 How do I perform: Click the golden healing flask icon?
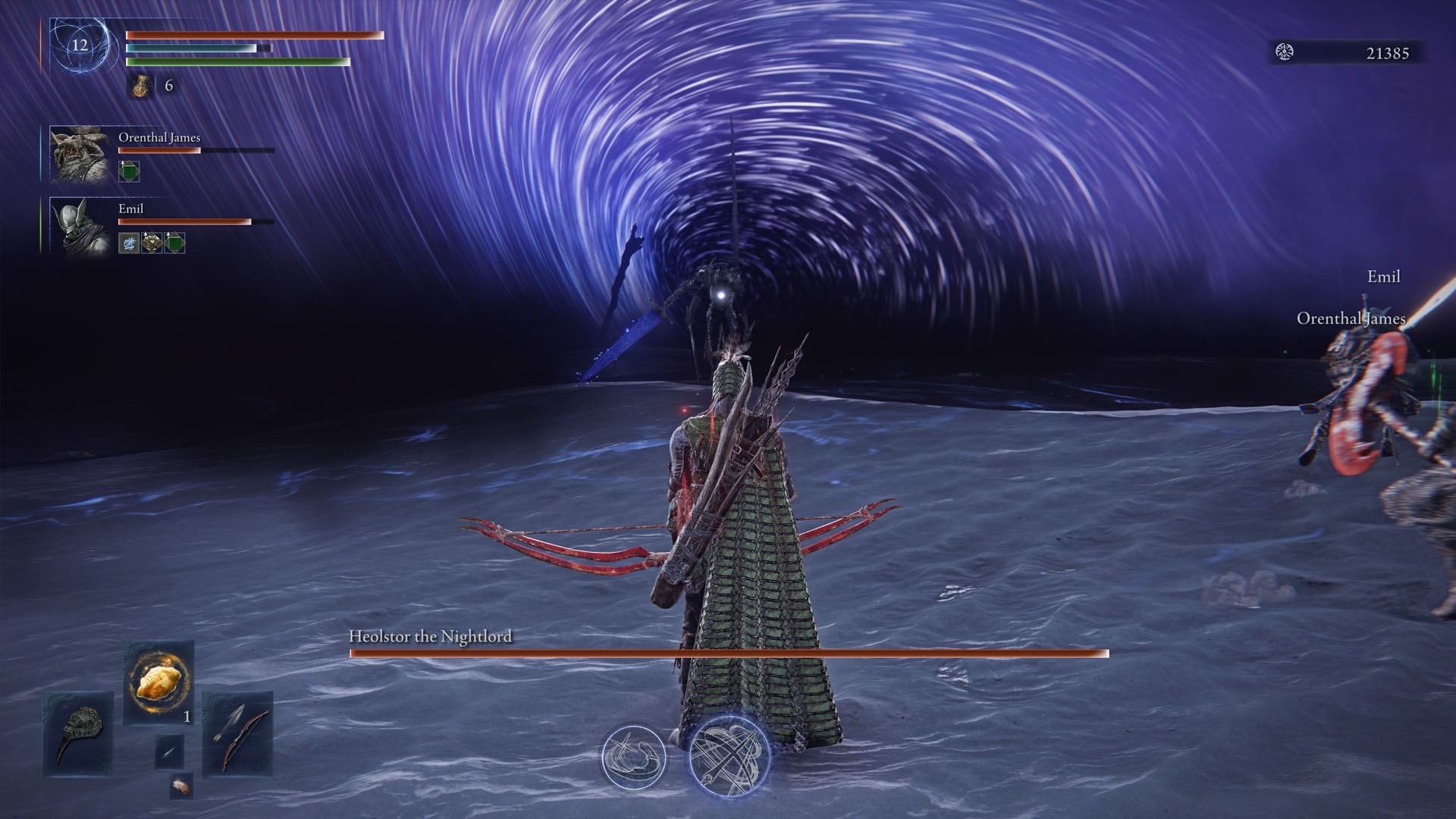[140, 86]
